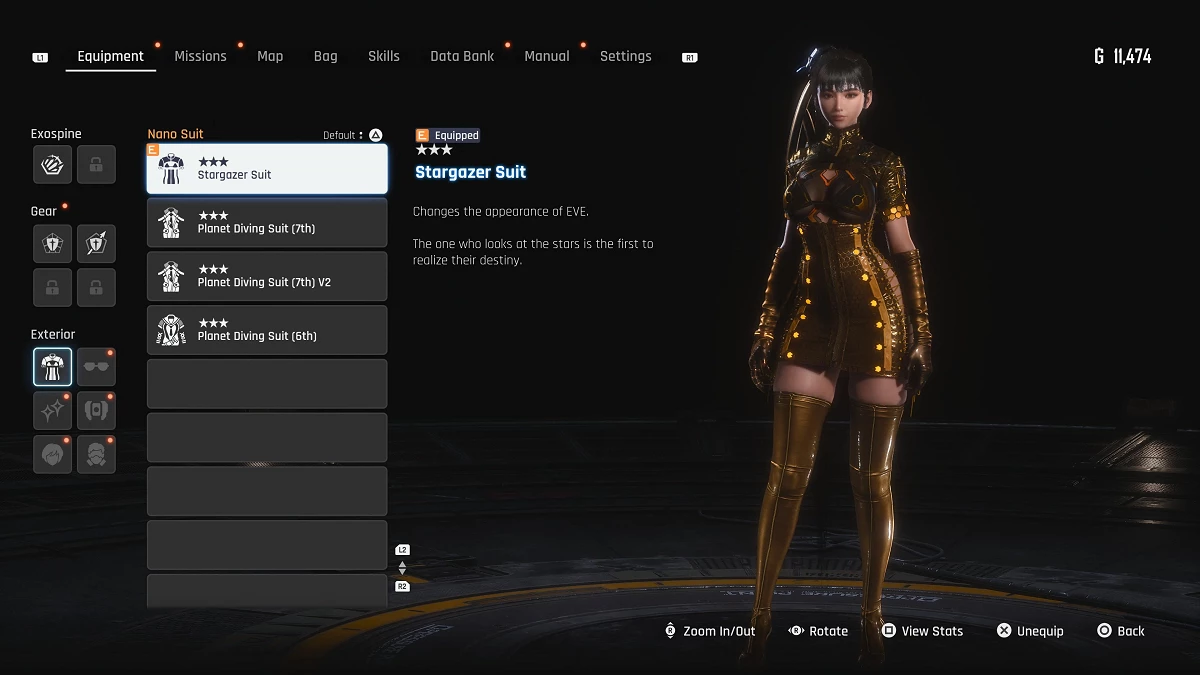Switch to the Missions tab

pyautogui.click(x=200, y=57)
